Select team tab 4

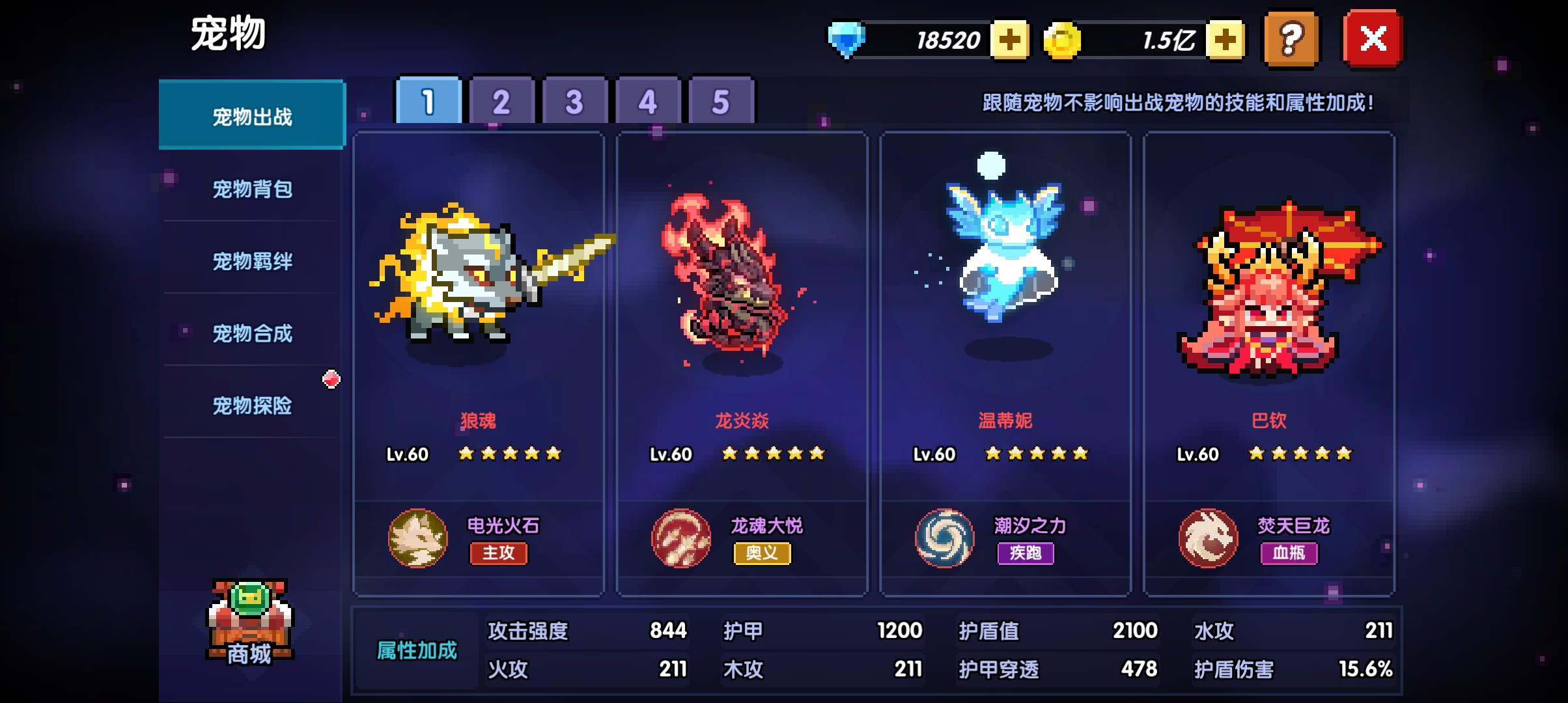[647, 102]
